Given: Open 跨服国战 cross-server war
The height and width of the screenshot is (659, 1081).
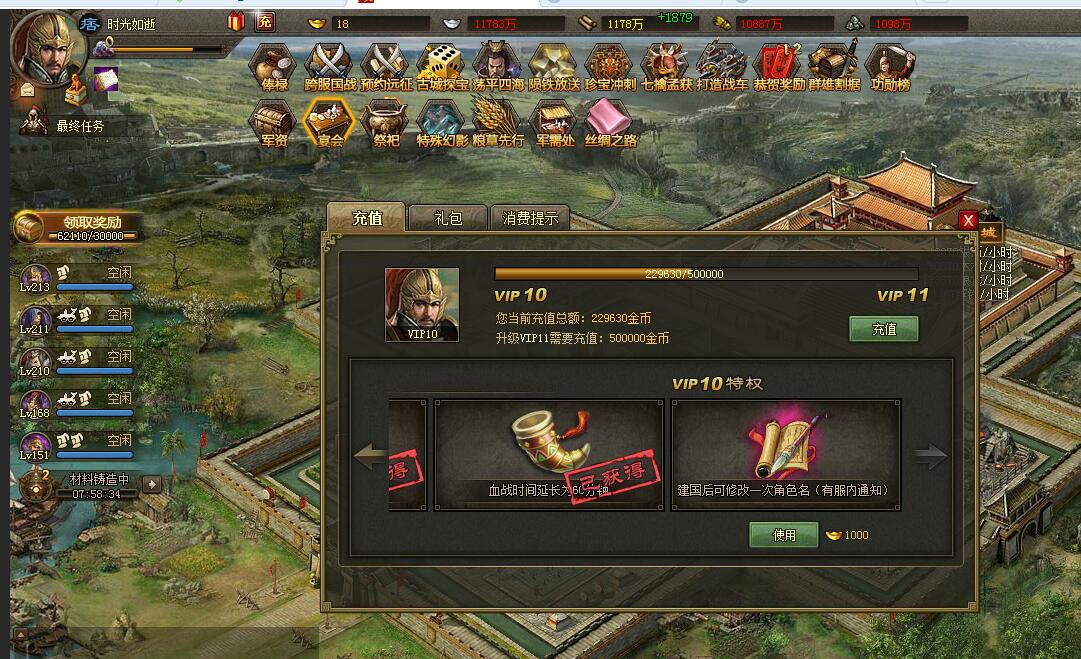Looking at the screenshot, I should click(x=330, y=68).
